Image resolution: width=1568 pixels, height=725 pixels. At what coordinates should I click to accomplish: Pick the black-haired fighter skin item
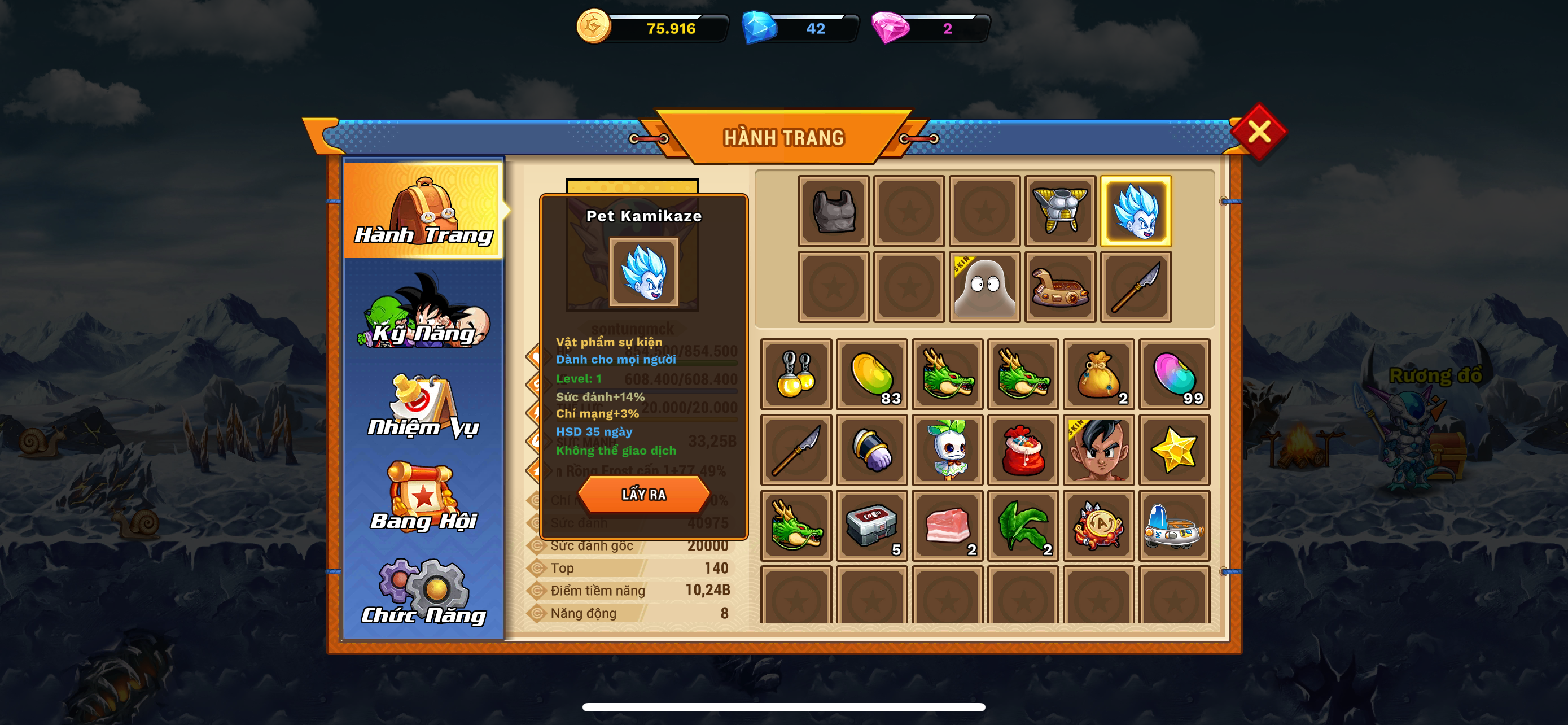click(x=1098, y=450)
